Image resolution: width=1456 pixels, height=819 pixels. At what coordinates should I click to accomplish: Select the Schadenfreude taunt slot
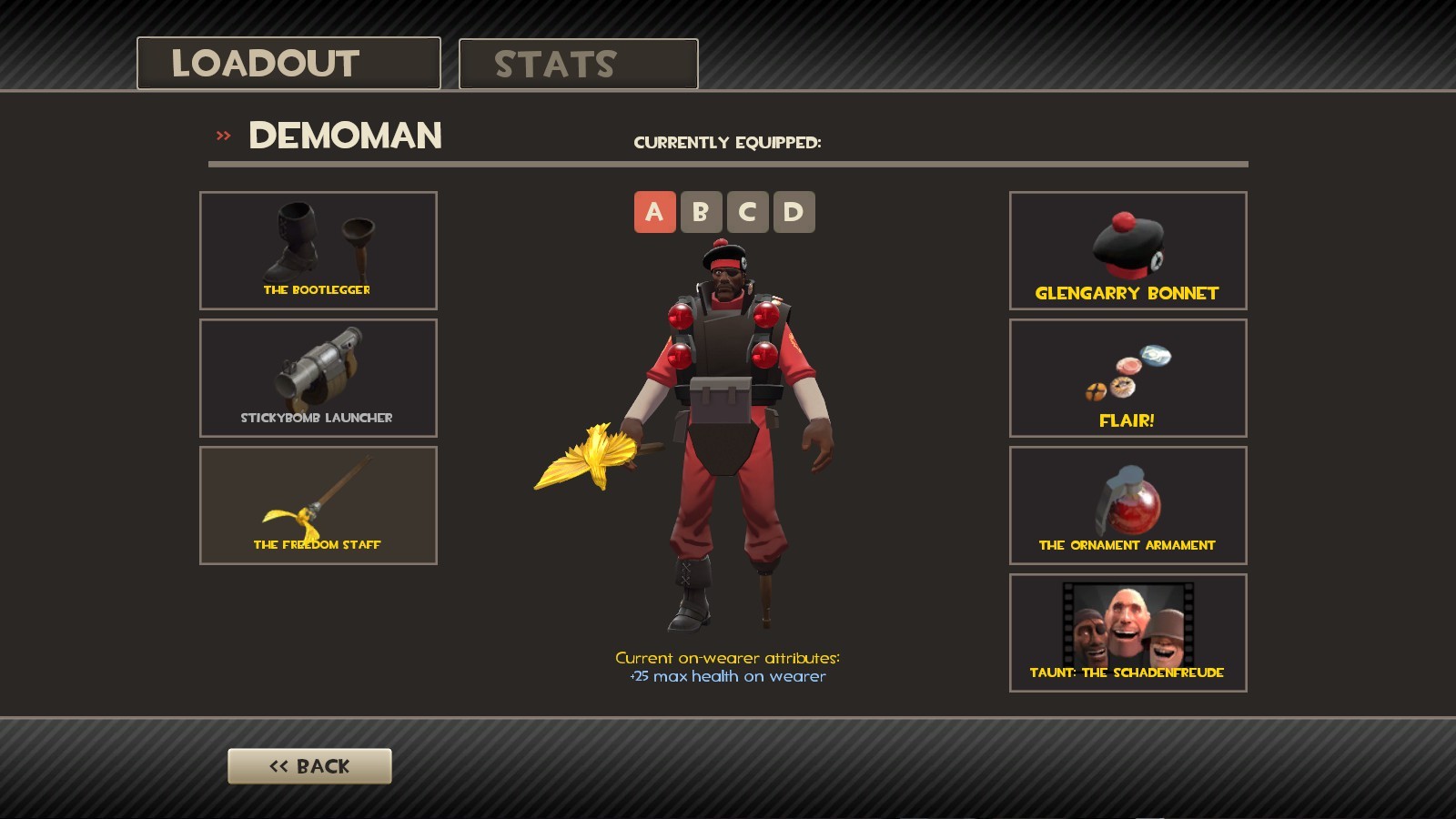1127,632
